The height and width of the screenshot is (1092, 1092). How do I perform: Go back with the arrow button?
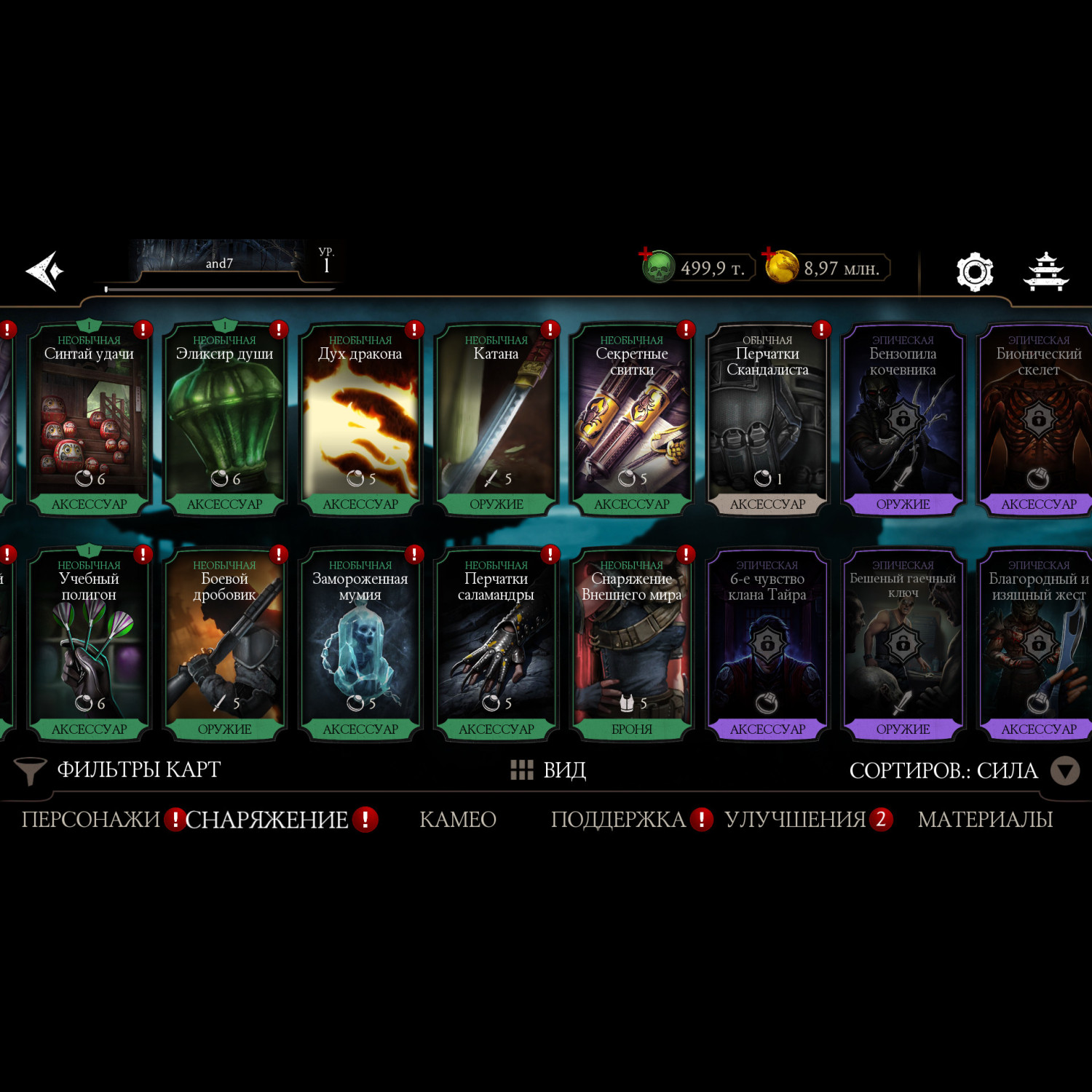pyautogui.click(x=45, y=271)
